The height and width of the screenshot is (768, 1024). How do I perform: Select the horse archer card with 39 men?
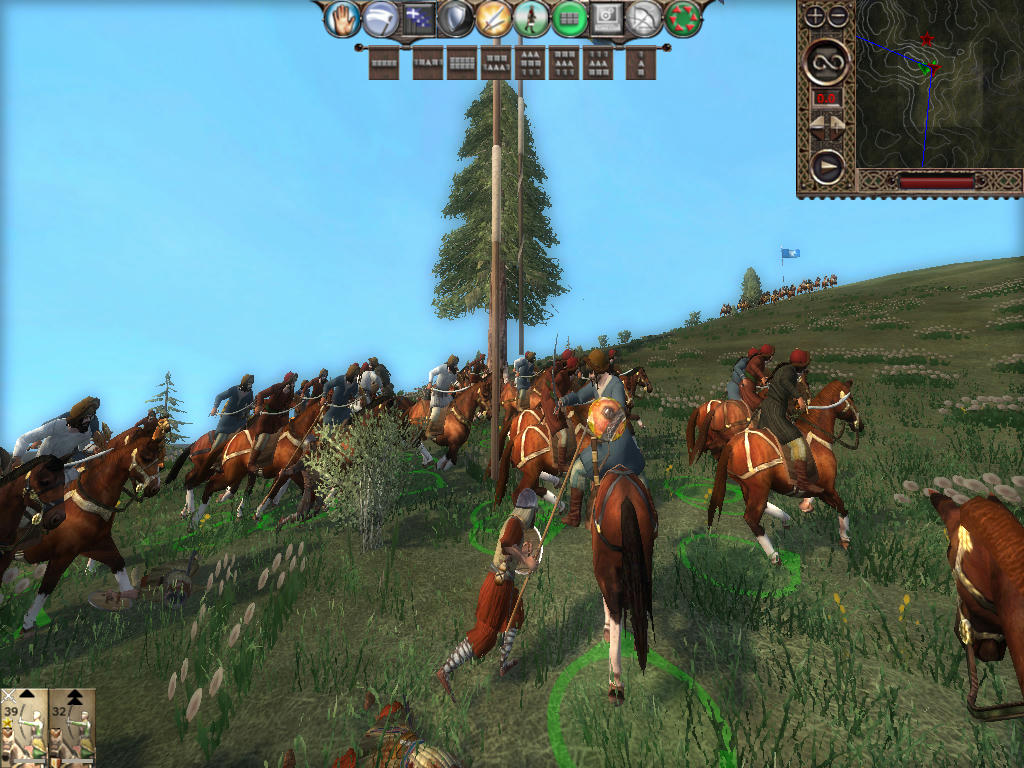(24, 727)
